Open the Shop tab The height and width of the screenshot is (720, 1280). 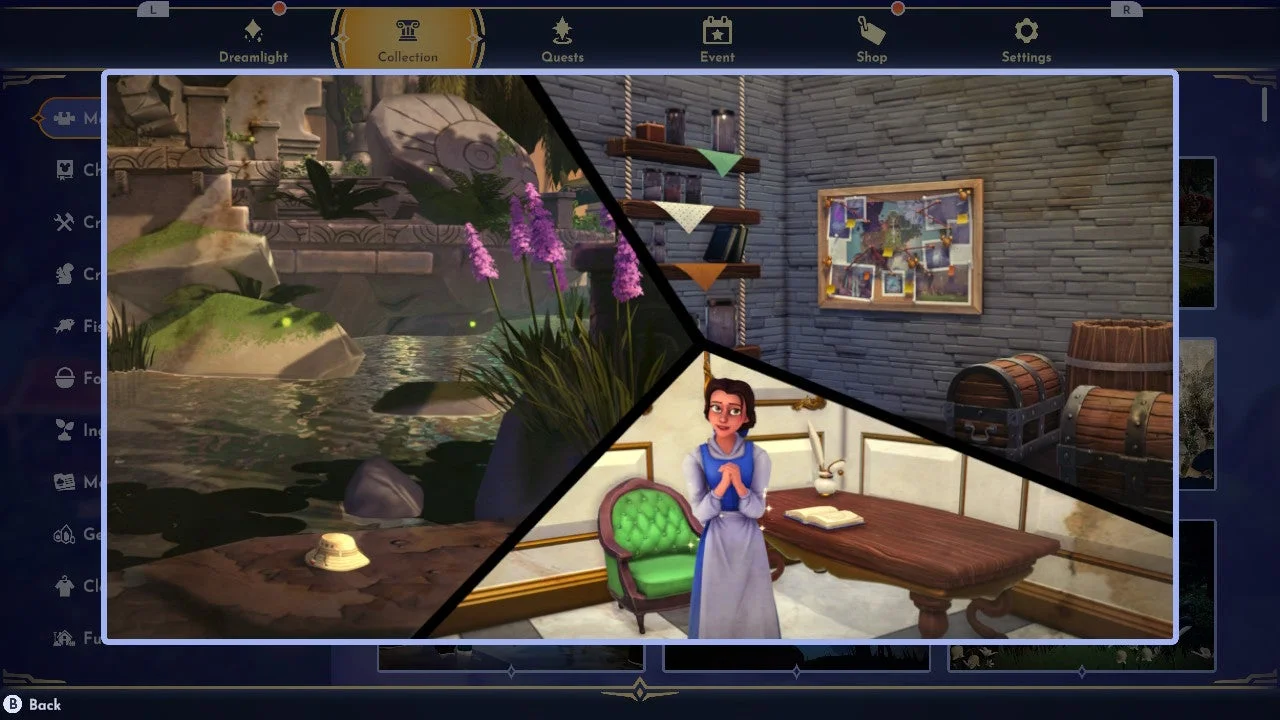pos(871,40)
